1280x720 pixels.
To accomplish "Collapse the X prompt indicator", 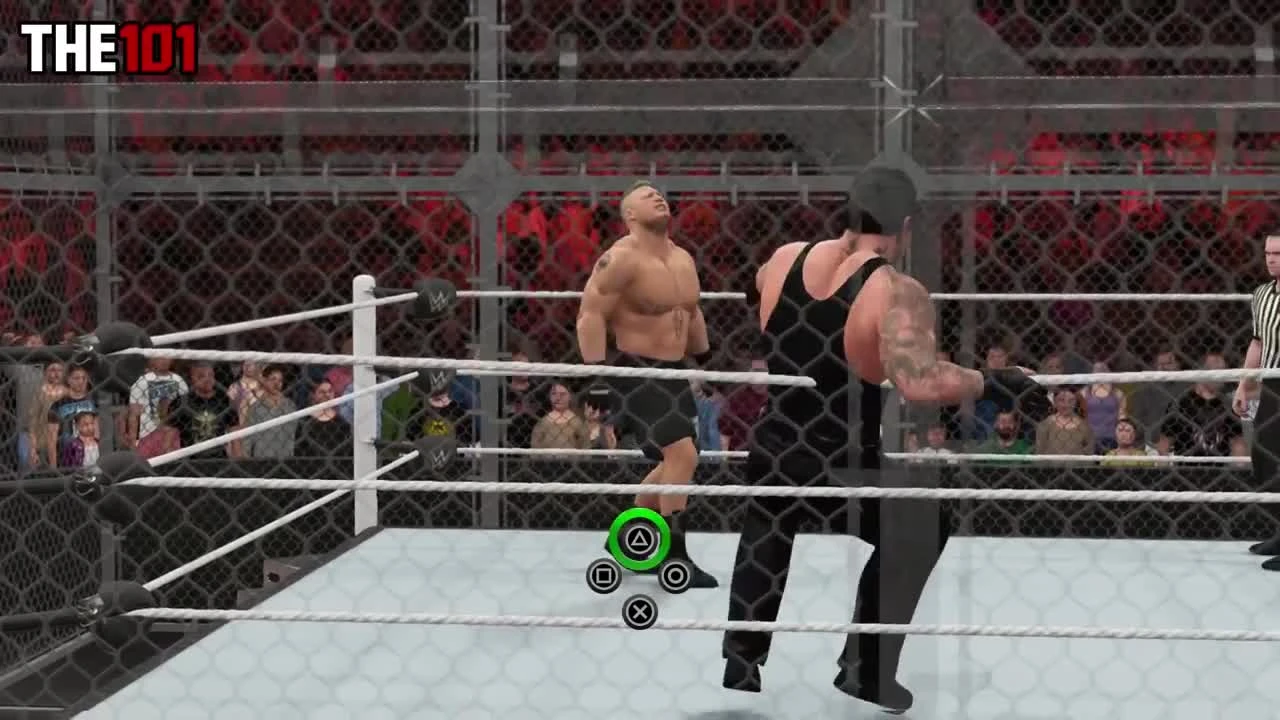I will click(x=641, y=611).
